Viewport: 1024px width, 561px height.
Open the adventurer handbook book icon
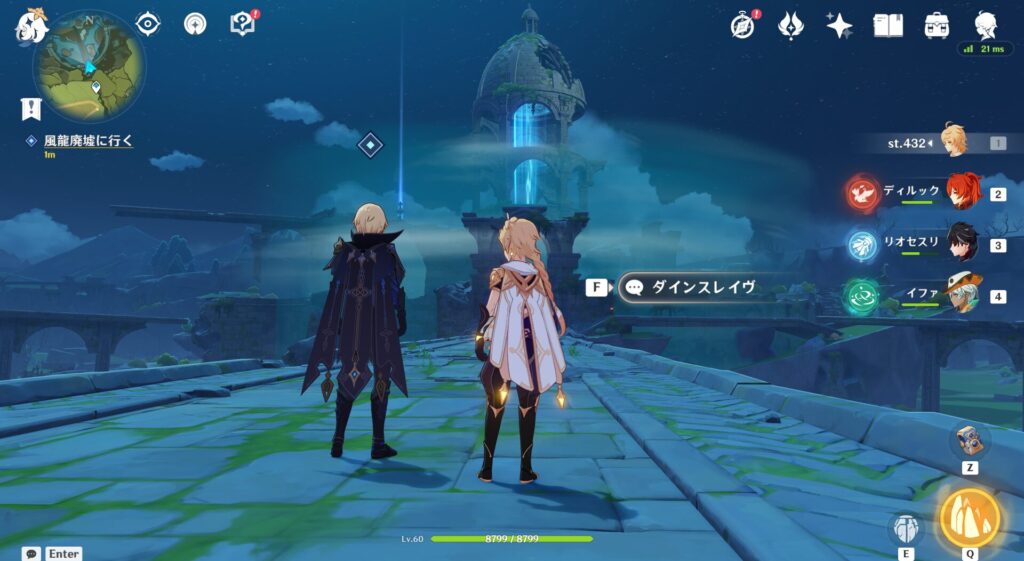888,25
